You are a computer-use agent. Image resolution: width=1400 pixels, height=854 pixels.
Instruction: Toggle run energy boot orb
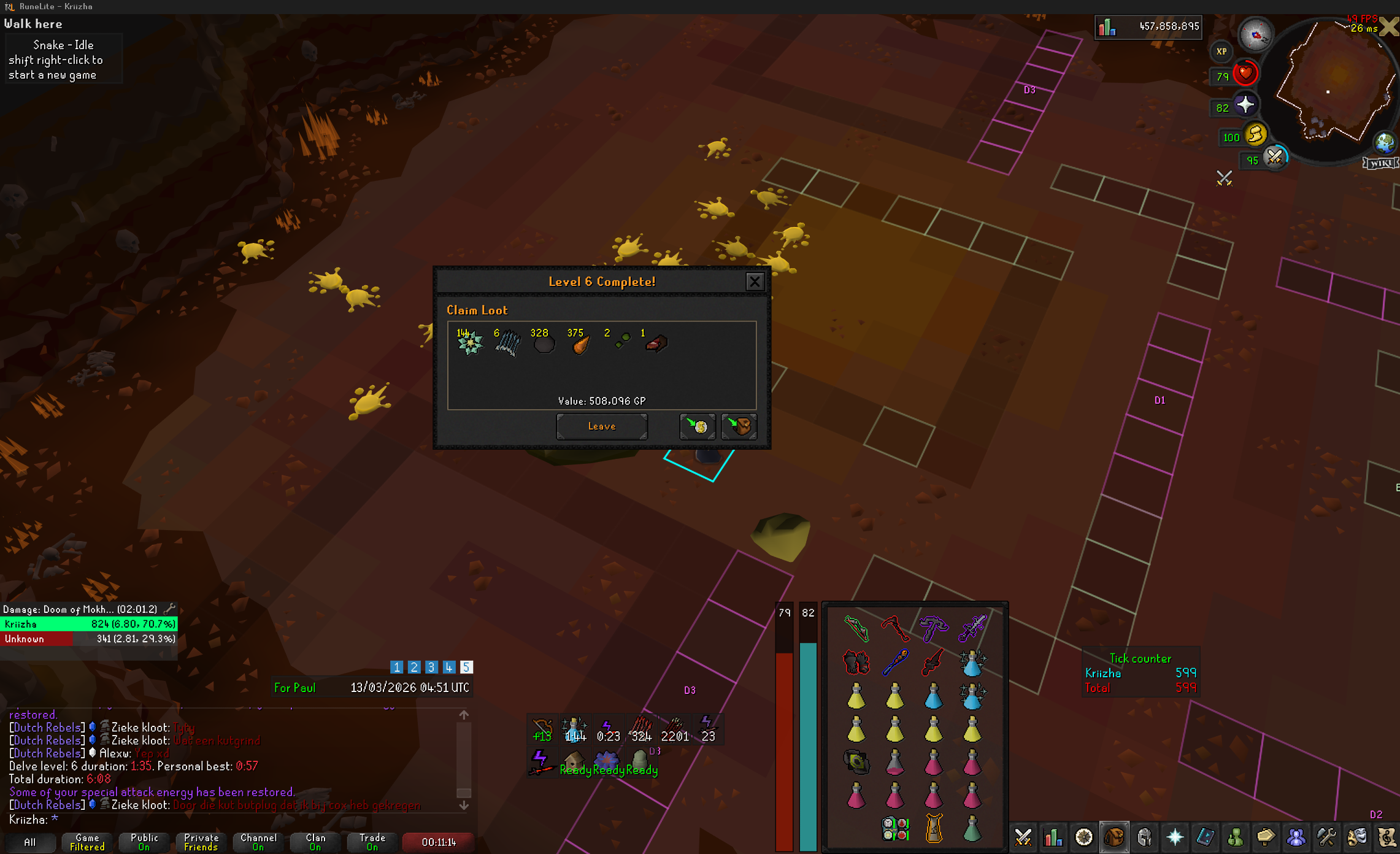pyautogui.click(x=1255, y=134)
